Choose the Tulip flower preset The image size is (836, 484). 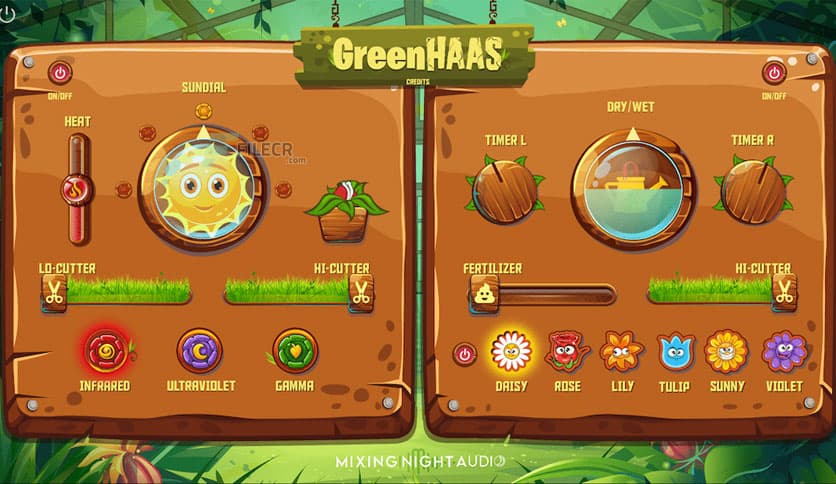tap(675, 351)
